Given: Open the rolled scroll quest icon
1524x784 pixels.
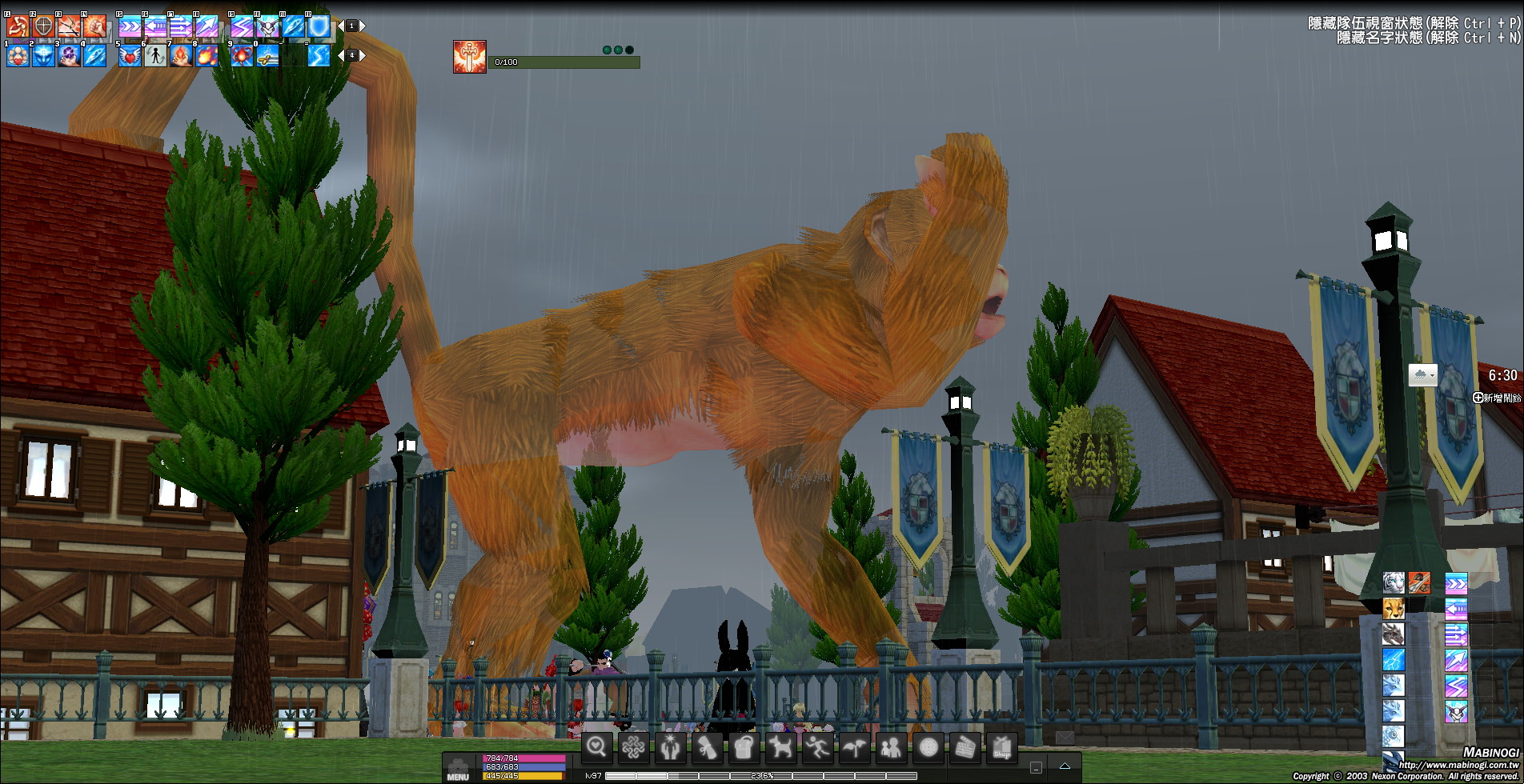Looking at the screenshot, I should (707, 748).
